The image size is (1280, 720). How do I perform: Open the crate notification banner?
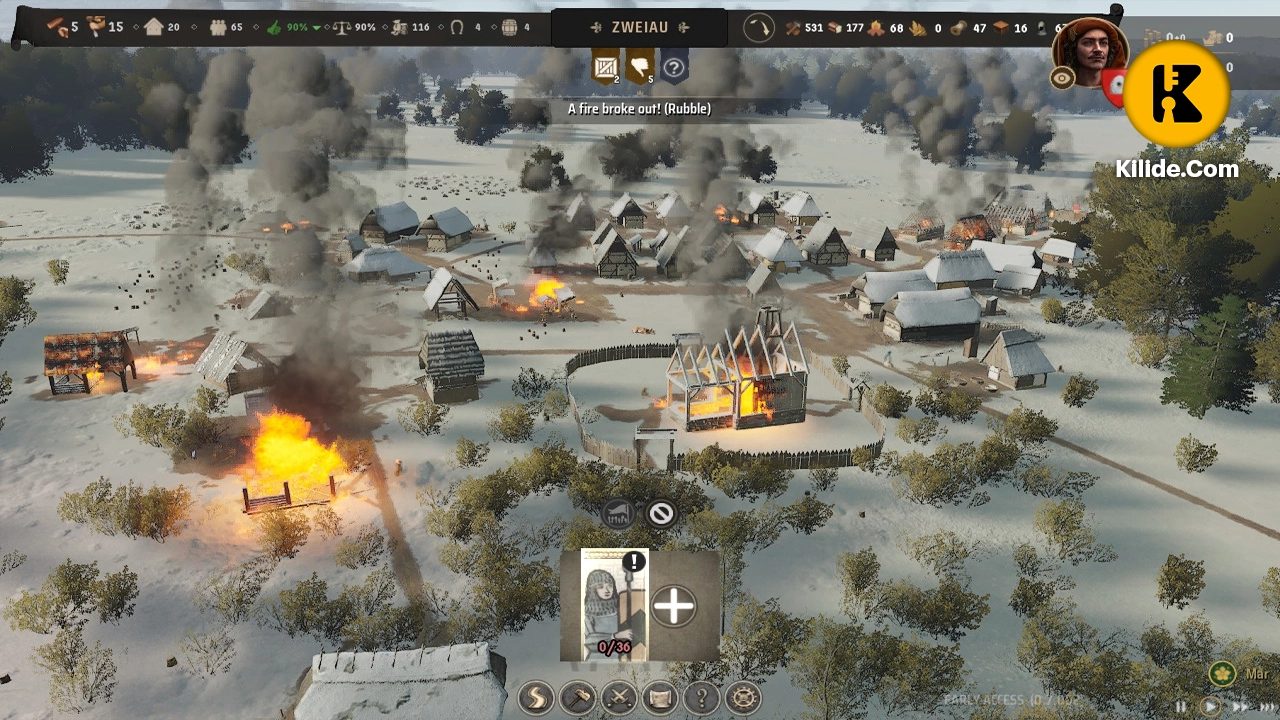point(605,67)
